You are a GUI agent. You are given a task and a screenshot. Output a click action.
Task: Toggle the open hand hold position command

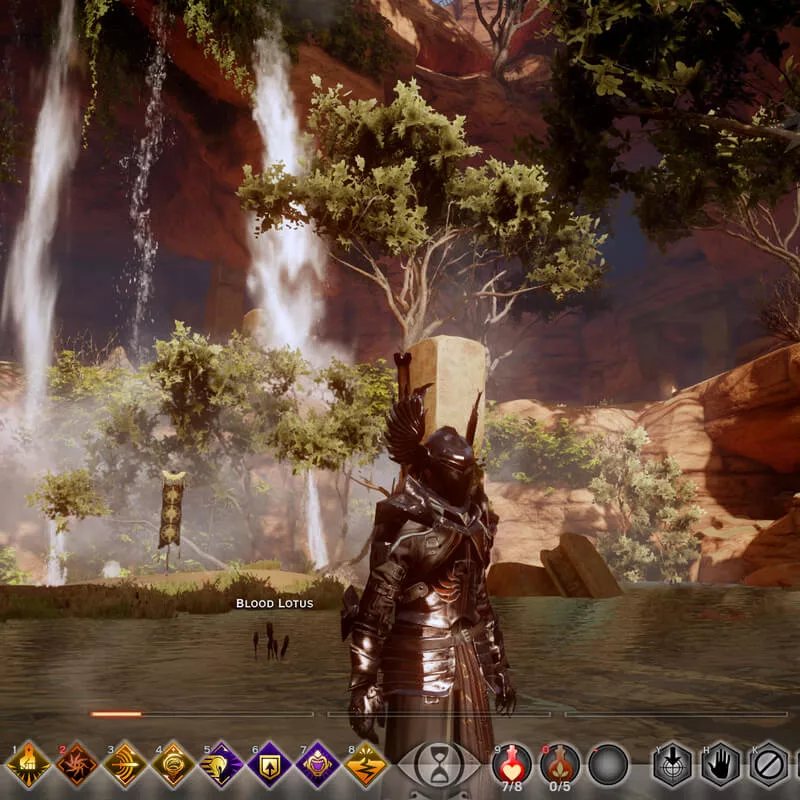pyautogui.click(x=720, y=765)
